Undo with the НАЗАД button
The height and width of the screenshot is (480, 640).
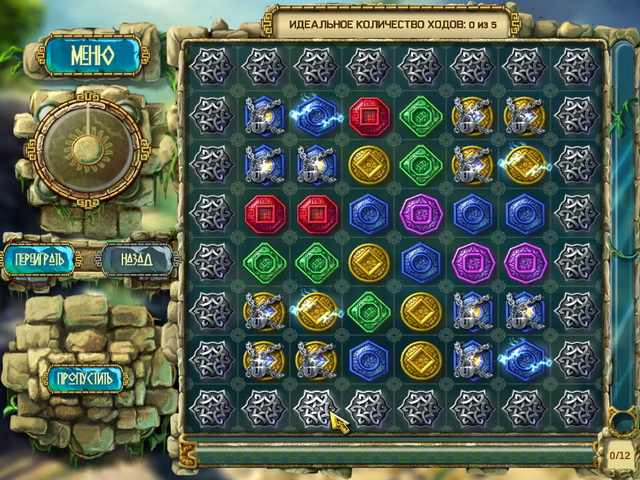[136, 260]
